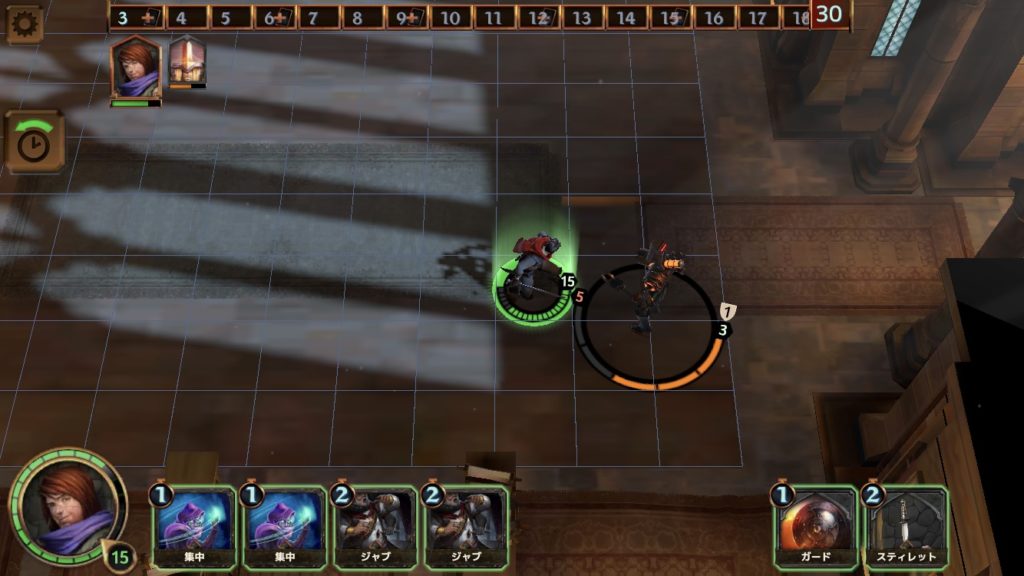Select the red-haired hero turn-order portrait
Screen dimensions: 1024x576
(x=135, y=69)
